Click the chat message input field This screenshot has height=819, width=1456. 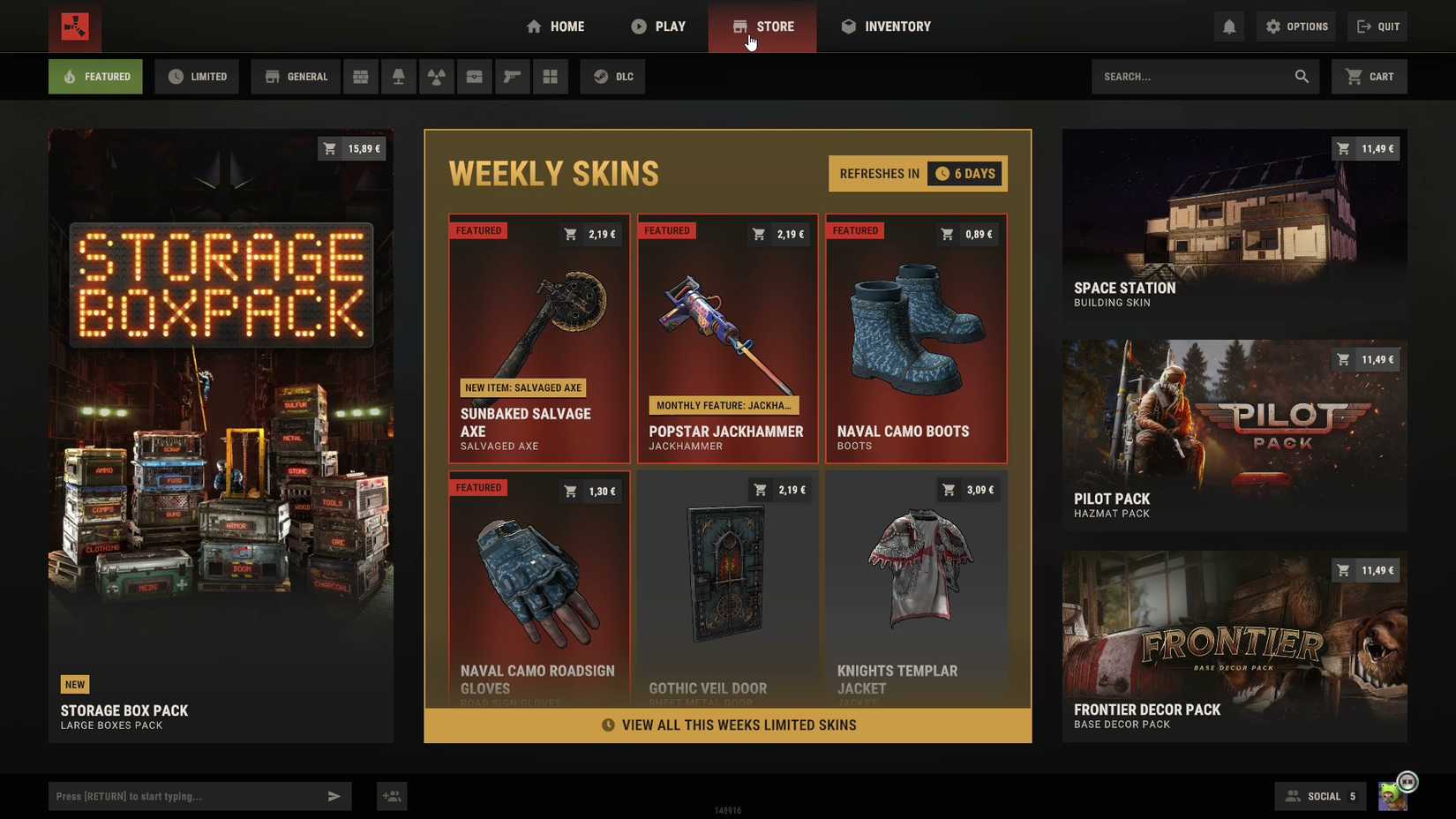pyautogui.click(x=185, y=795)
